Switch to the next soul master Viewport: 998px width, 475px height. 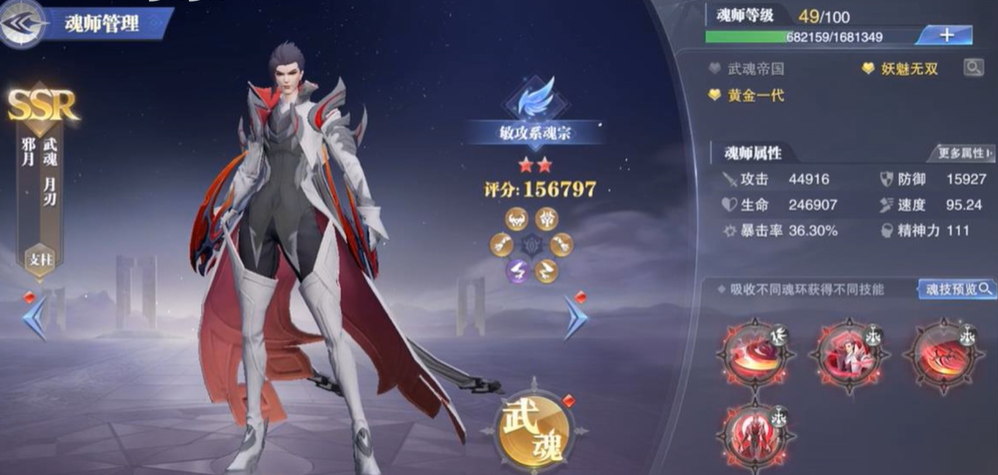(x=576, y=318)
